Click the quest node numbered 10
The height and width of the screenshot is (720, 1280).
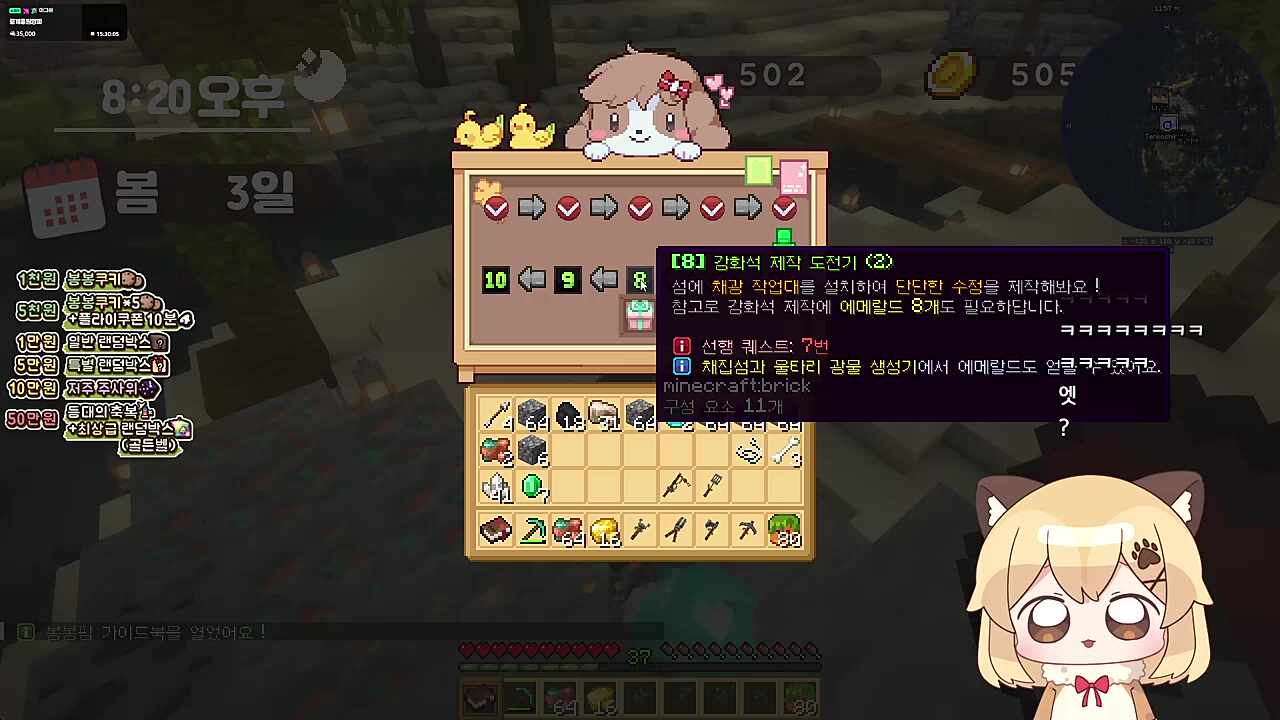coord(495,280)
